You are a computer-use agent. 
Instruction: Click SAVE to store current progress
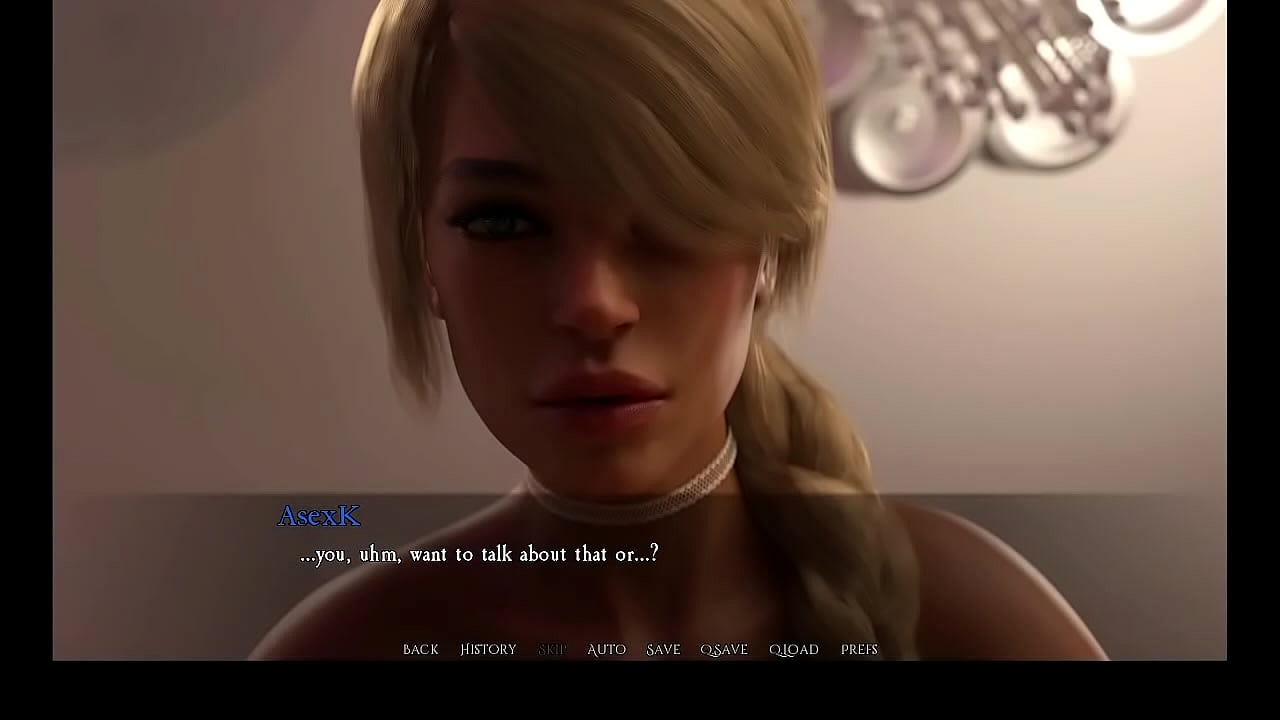coord(662,649)
